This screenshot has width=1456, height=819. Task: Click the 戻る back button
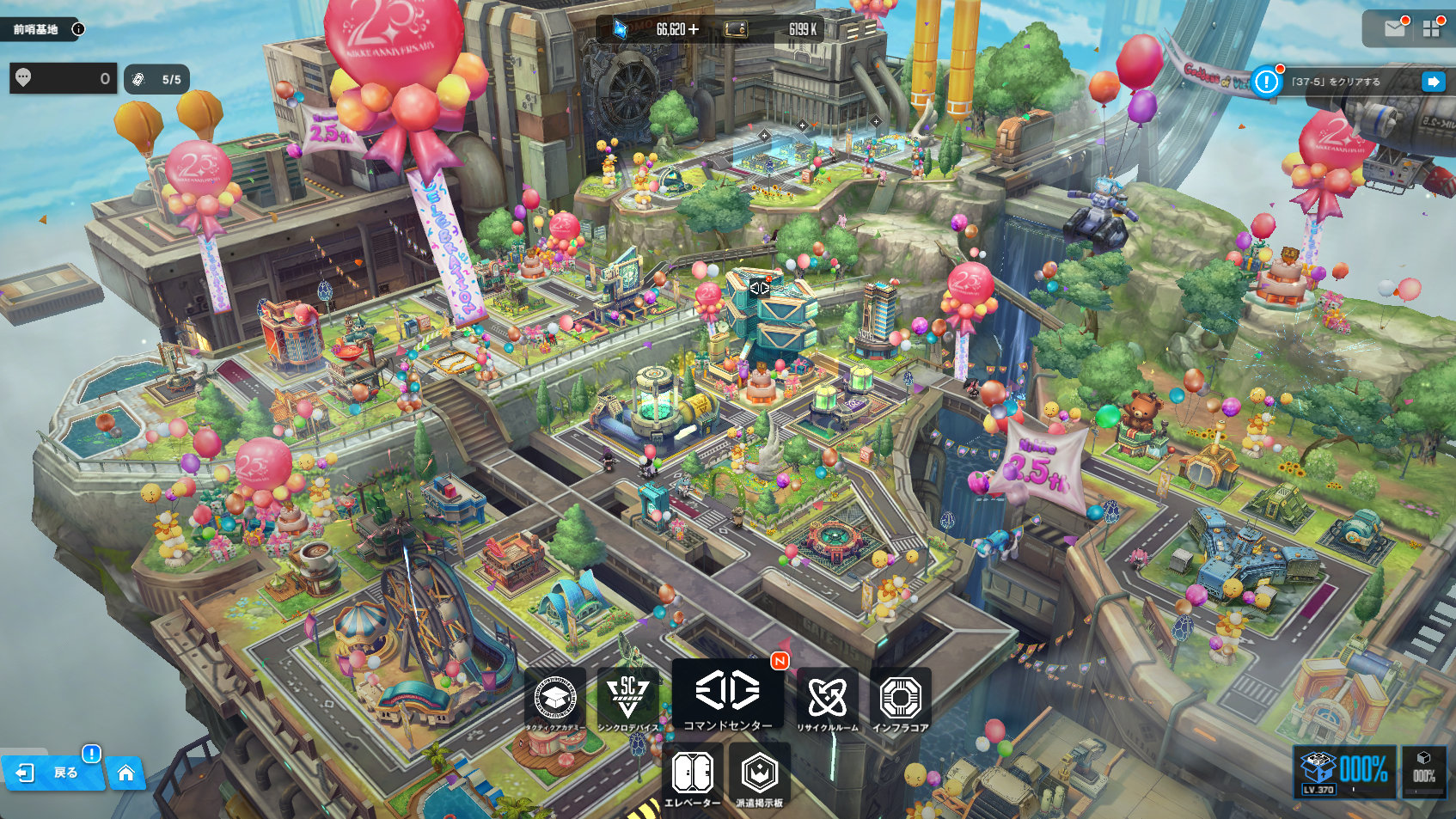tap(53, 773)
